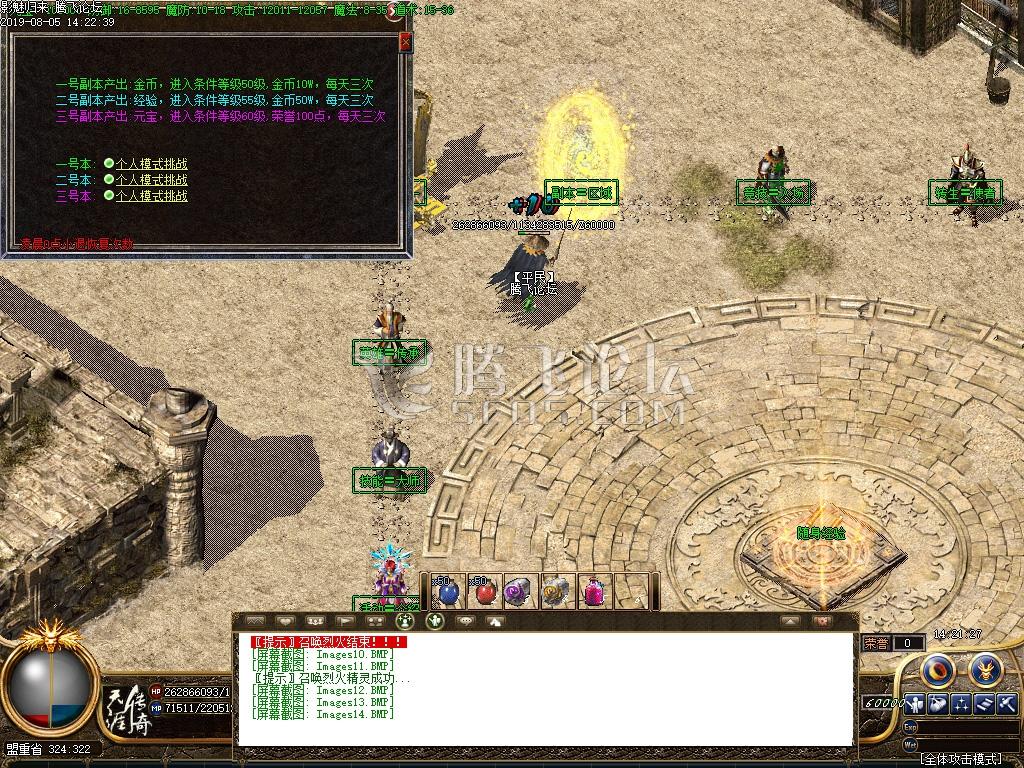This screenshot has height=768, width=1024.
Task: Click the chat speech-bubble button
Action: tap(464, 621)
